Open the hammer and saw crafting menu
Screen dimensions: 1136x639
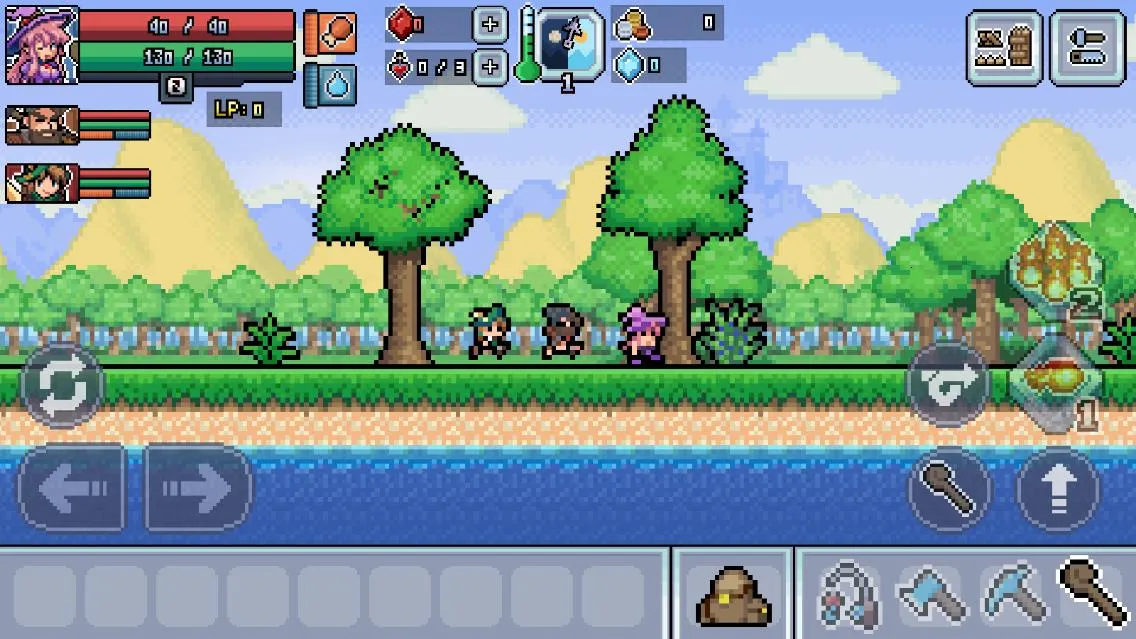click(x=1087, y=47)
